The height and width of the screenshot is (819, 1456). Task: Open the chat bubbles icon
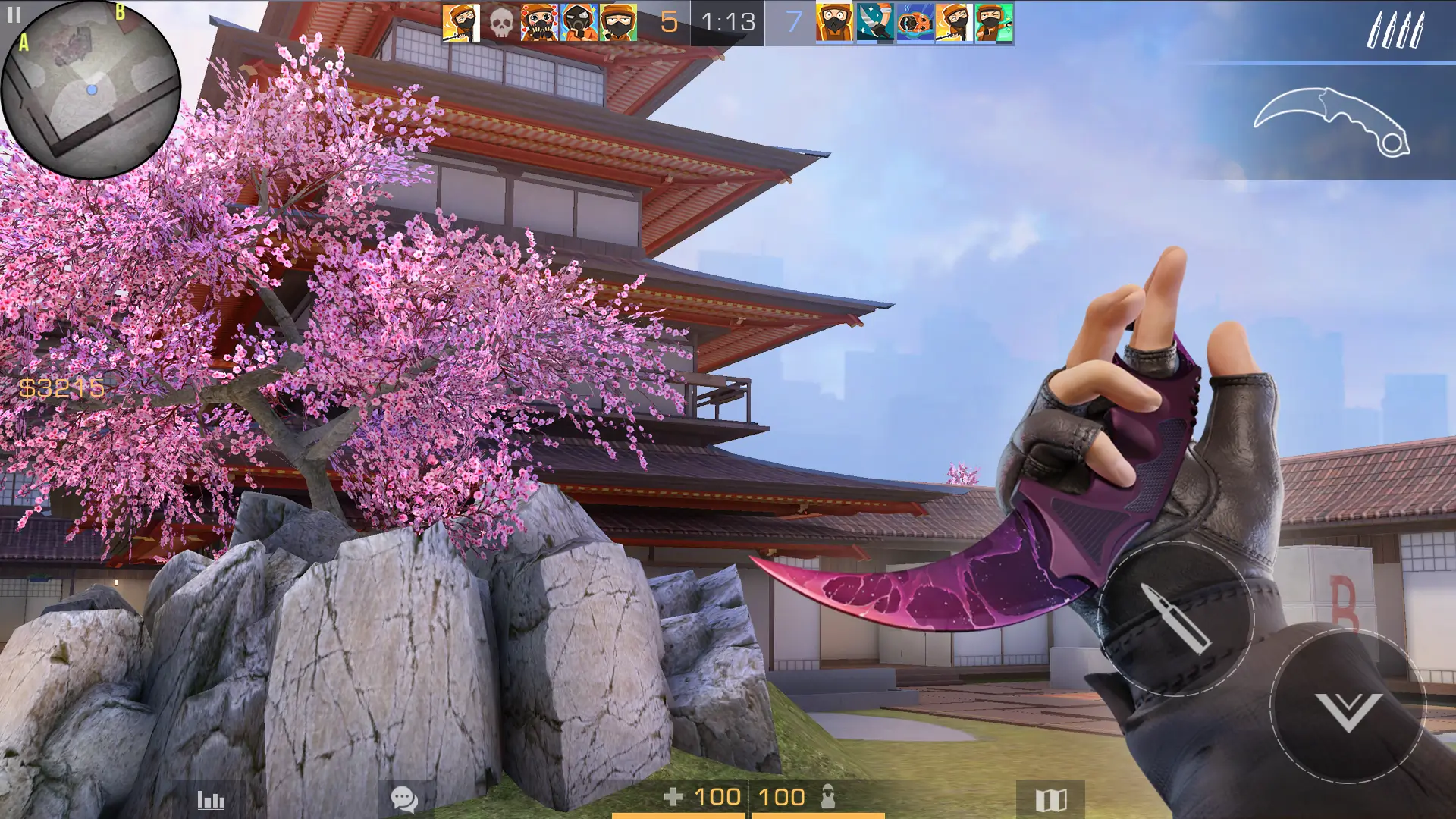(403, 799)
